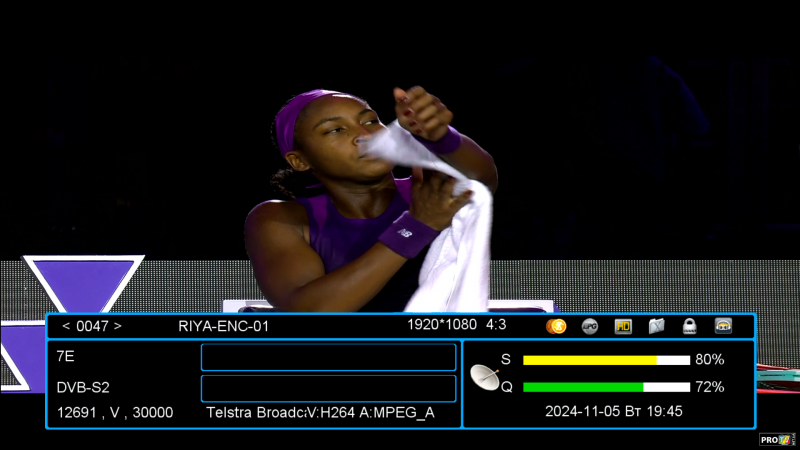Select the RIYA-ENC-01 channel name
800x450 pixels.
[x=224, y=326]
